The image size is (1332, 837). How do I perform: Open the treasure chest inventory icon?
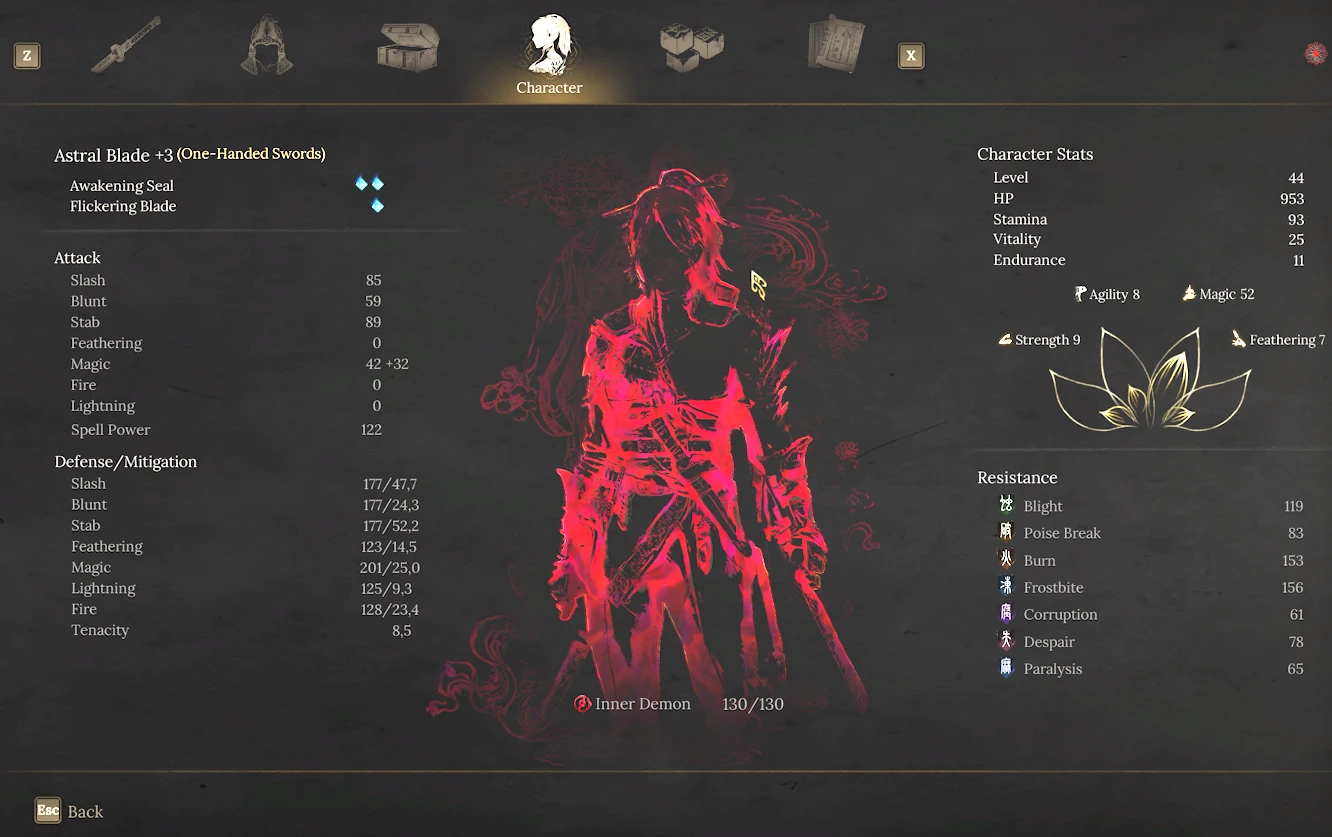[407, 45]
